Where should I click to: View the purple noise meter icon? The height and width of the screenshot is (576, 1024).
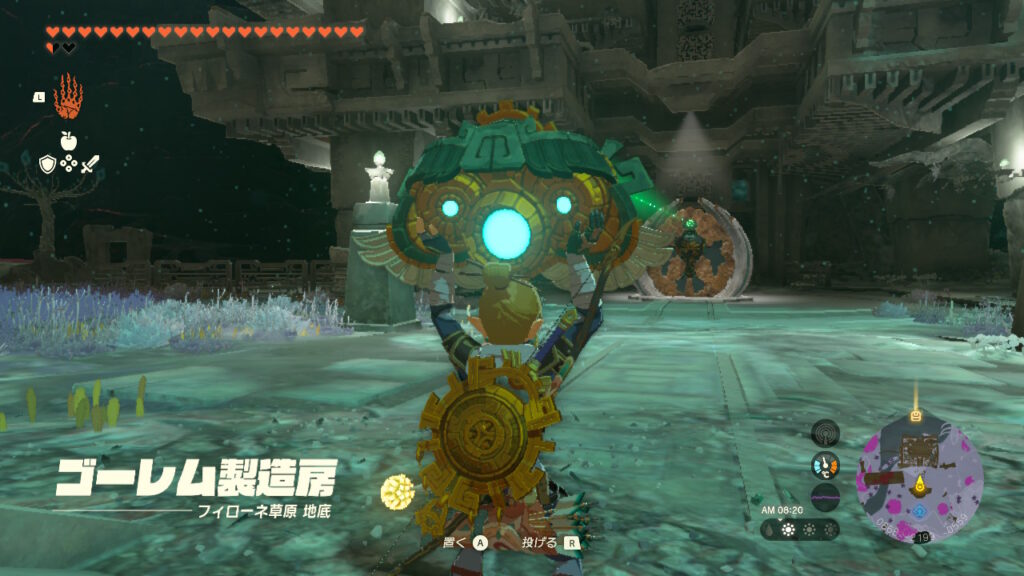pyautogui.click(x=825, y=497)
